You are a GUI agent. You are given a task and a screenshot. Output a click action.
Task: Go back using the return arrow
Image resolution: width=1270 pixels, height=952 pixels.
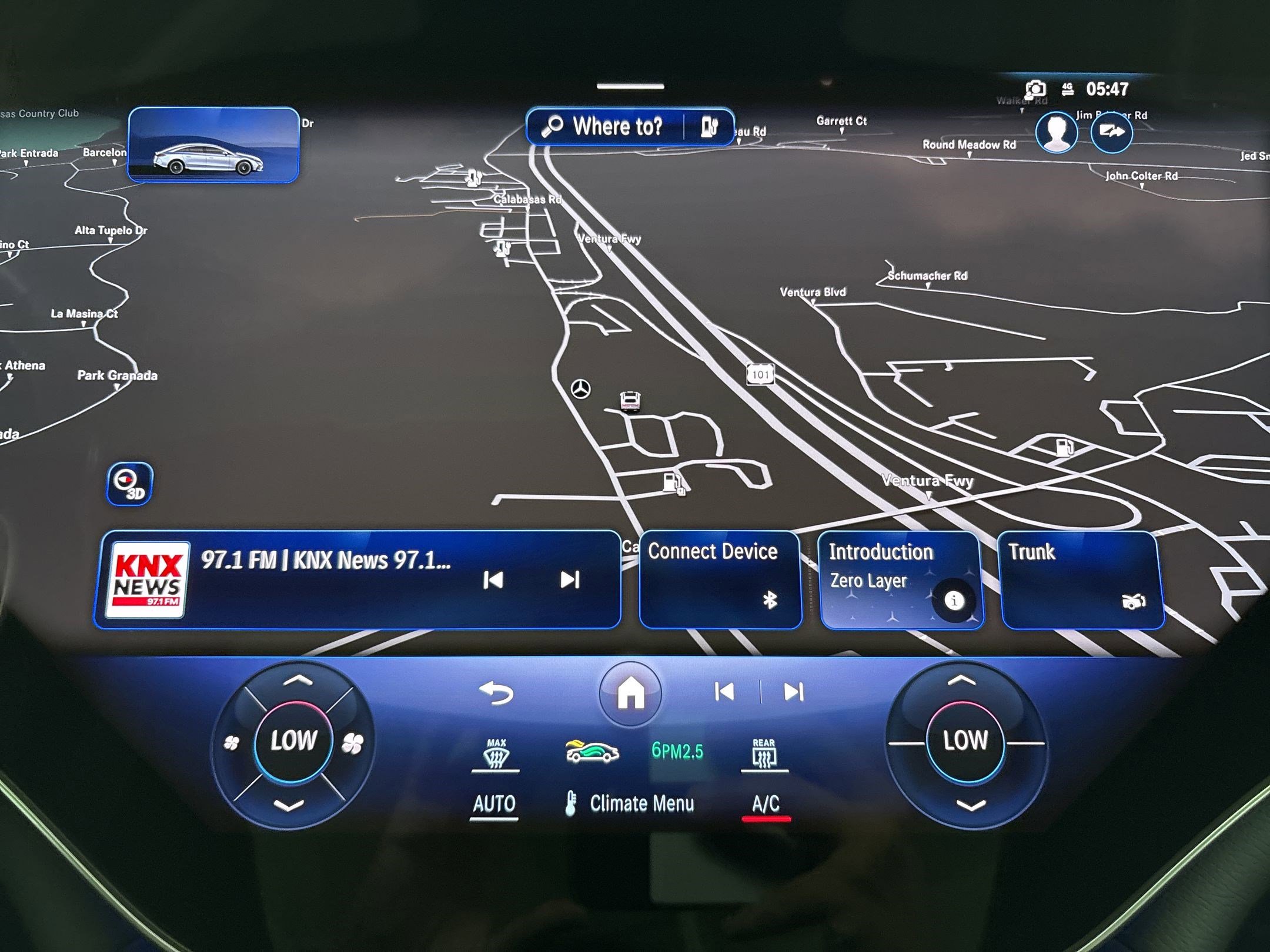tap(497, 693)
